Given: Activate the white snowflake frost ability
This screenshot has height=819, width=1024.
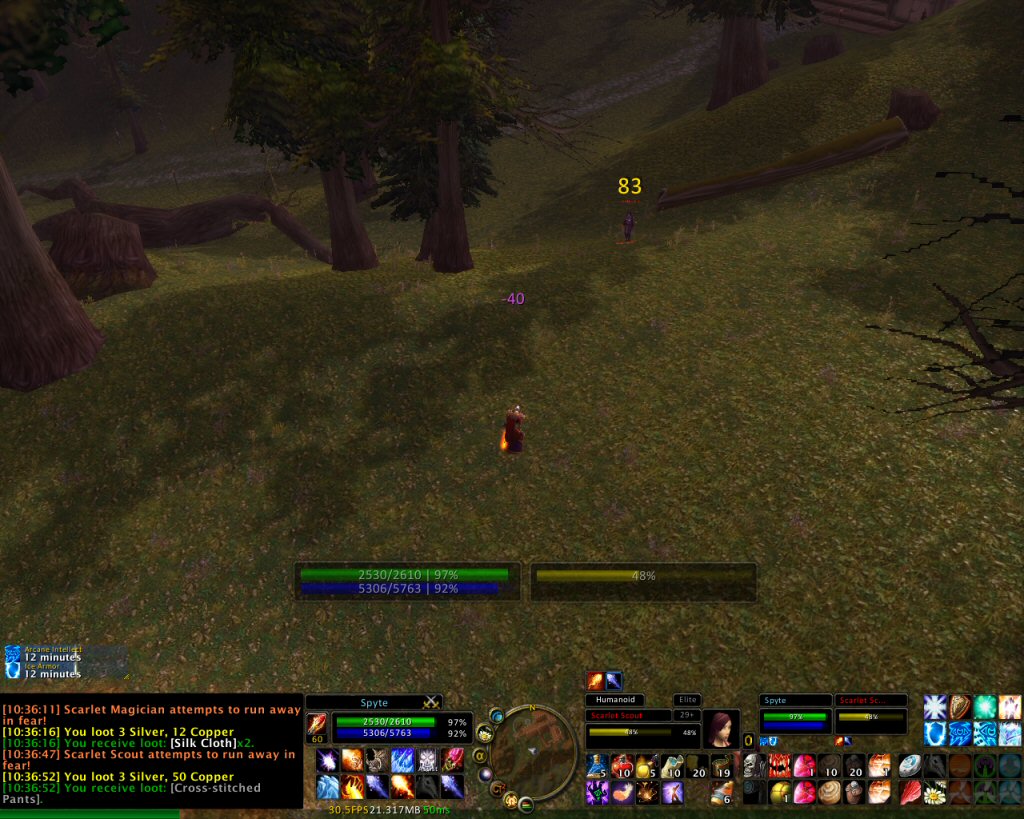Looking at the screenshot, I should (x=935, y=707).
